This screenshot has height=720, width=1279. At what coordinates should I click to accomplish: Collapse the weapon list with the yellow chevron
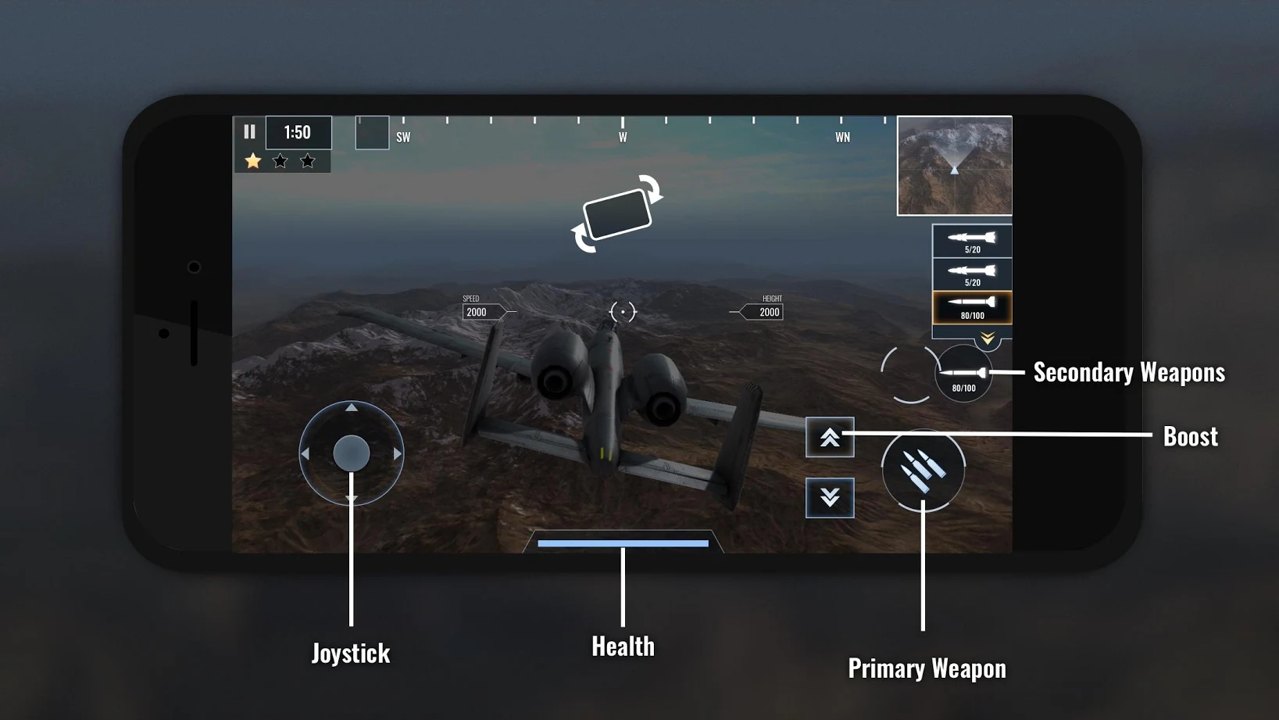click(987, 339)
